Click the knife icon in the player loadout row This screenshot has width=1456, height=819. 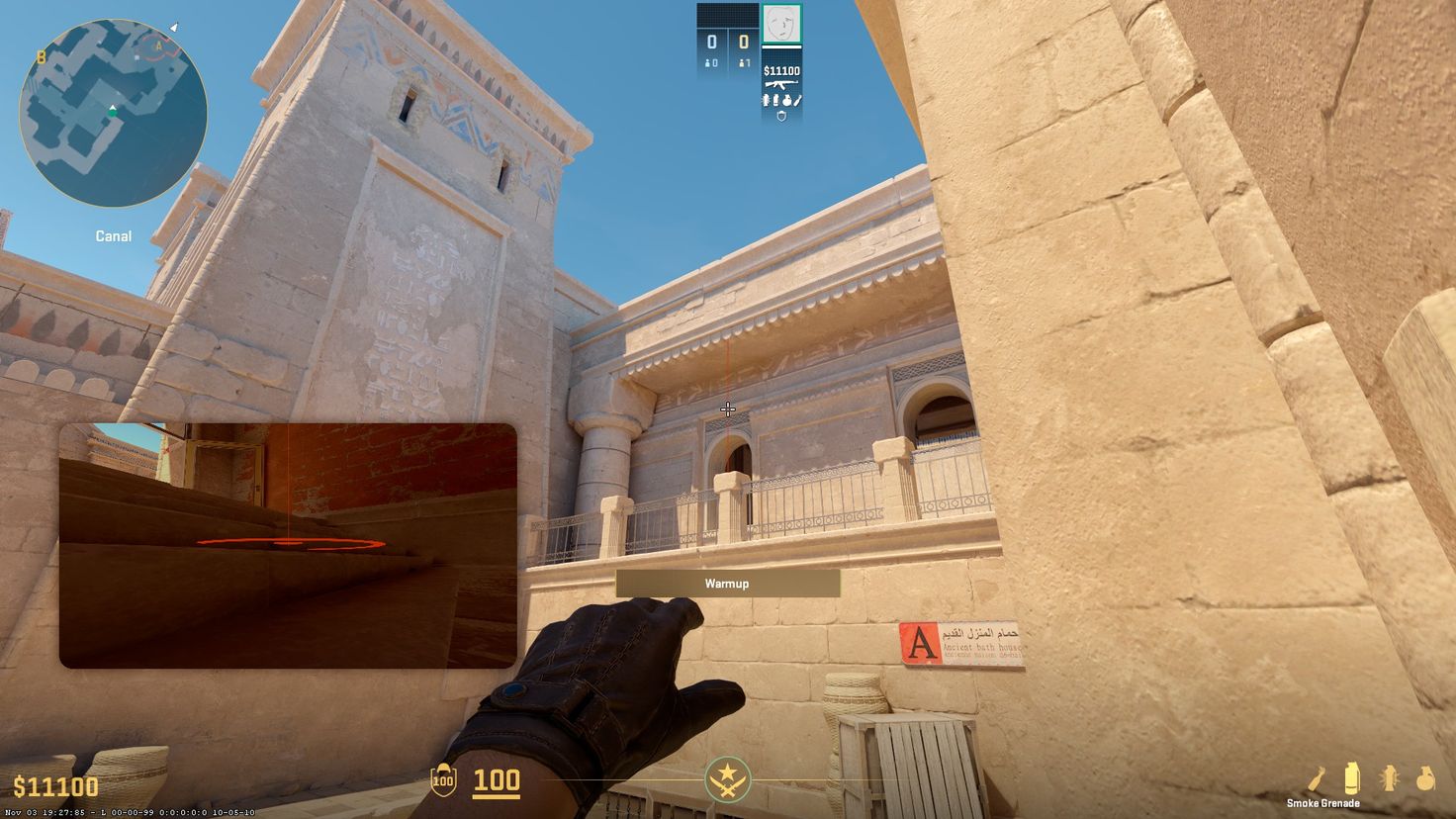(x=797, y=100)
